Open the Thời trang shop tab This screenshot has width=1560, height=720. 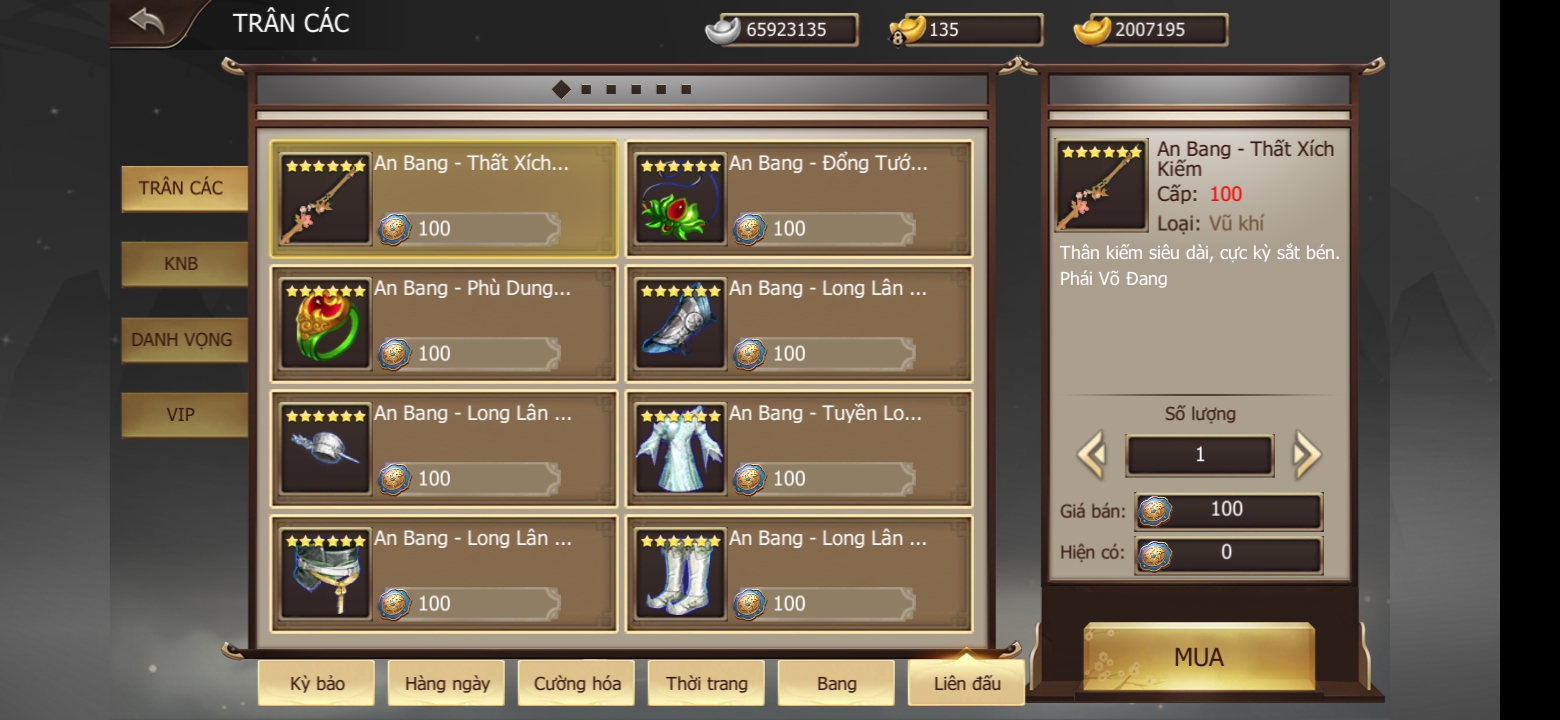click(706, 682)
